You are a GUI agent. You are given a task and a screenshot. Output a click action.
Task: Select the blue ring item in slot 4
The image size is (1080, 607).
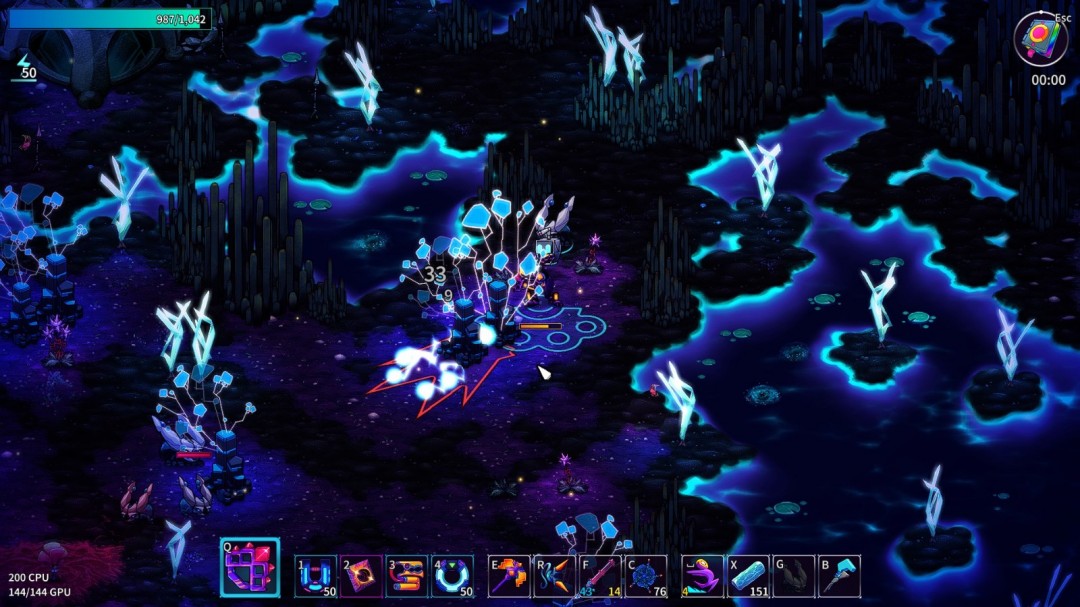453,577
